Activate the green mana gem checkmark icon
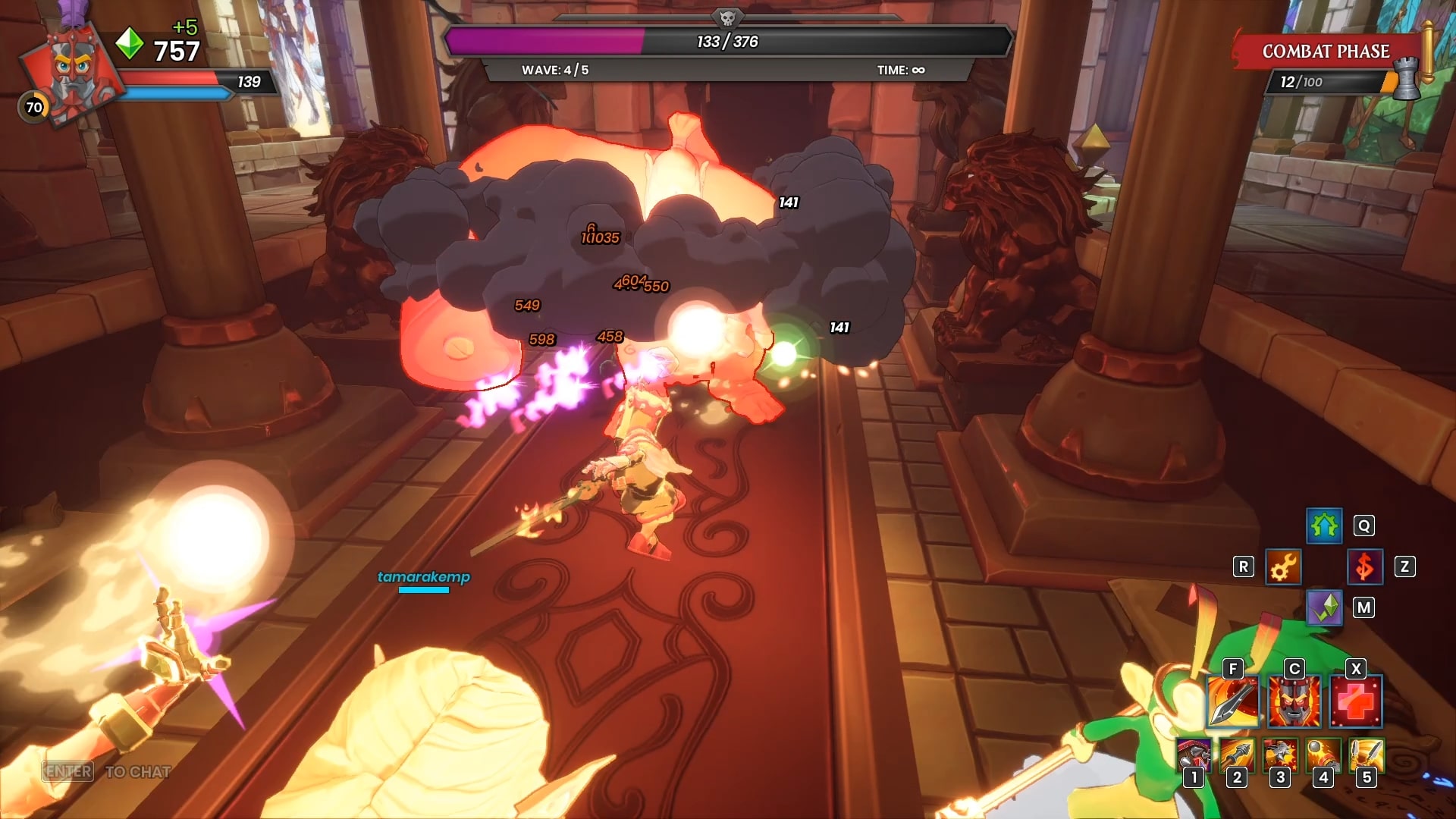 pyautogui.click(x=1324, y=607)
